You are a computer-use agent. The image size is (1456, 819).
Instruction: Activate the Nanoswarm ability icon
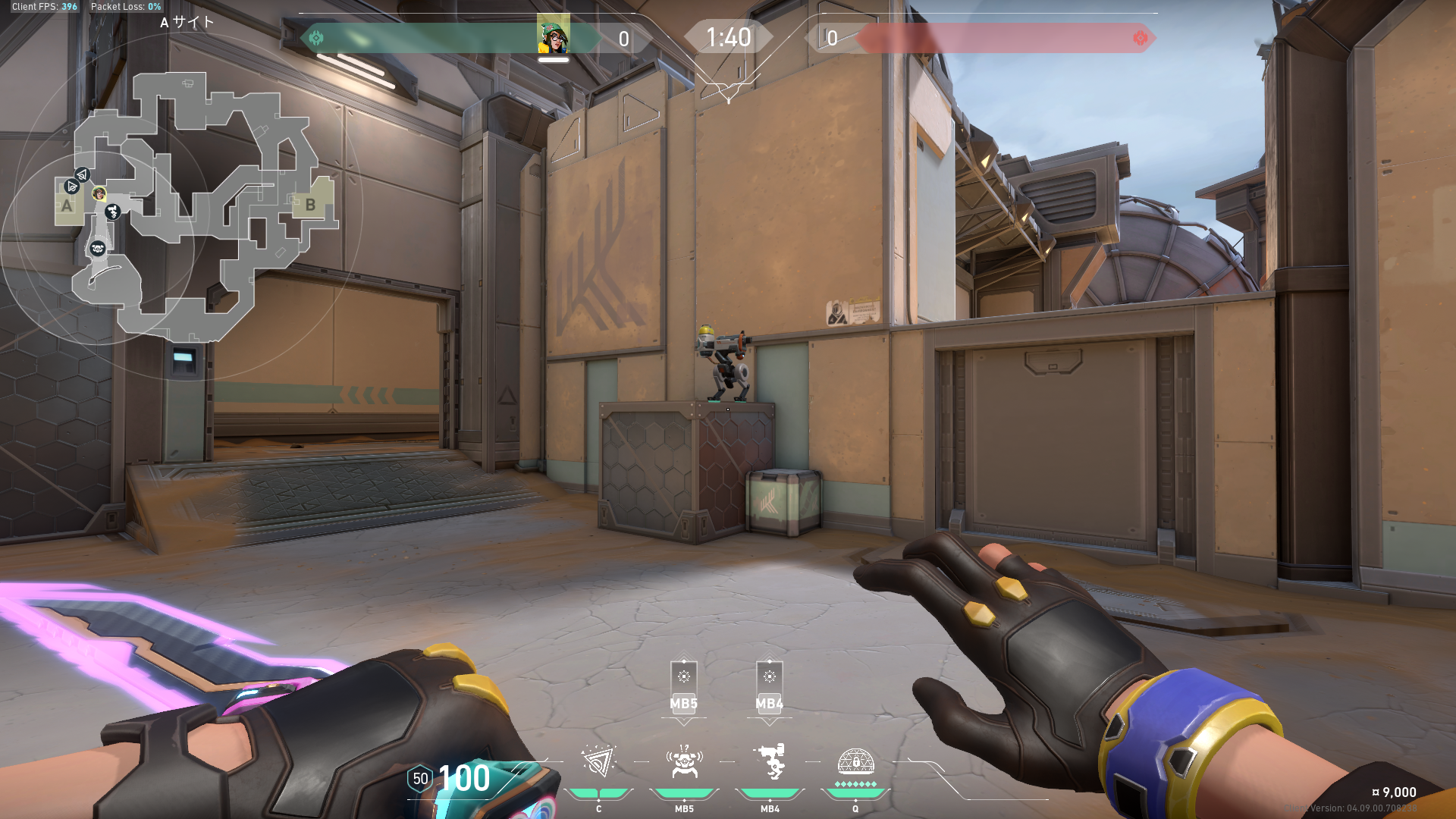598,762
